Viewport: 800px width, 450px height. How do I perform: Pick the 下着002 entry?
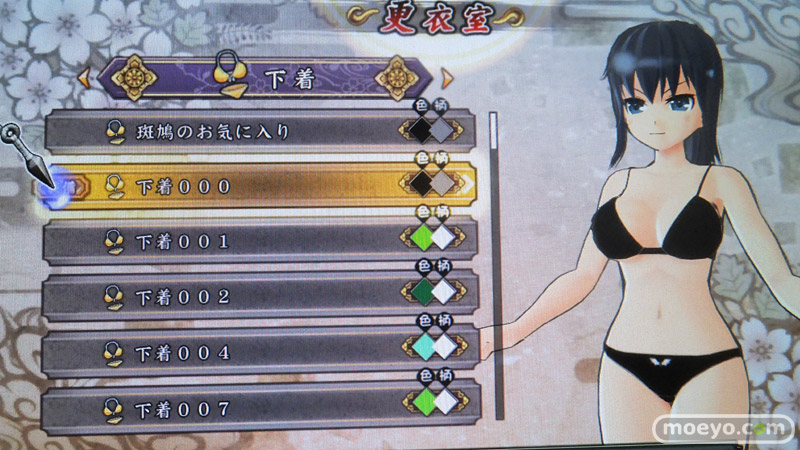tap(230, 297)
